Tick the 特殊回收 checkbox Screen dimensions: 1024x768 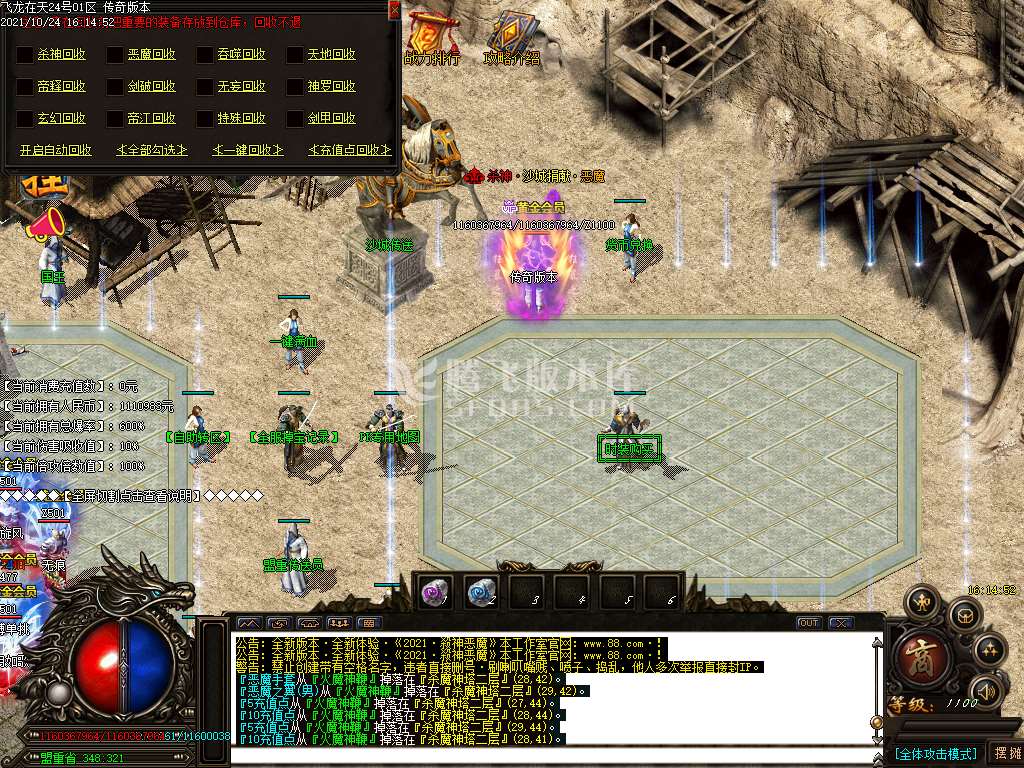tap(205, 119)
